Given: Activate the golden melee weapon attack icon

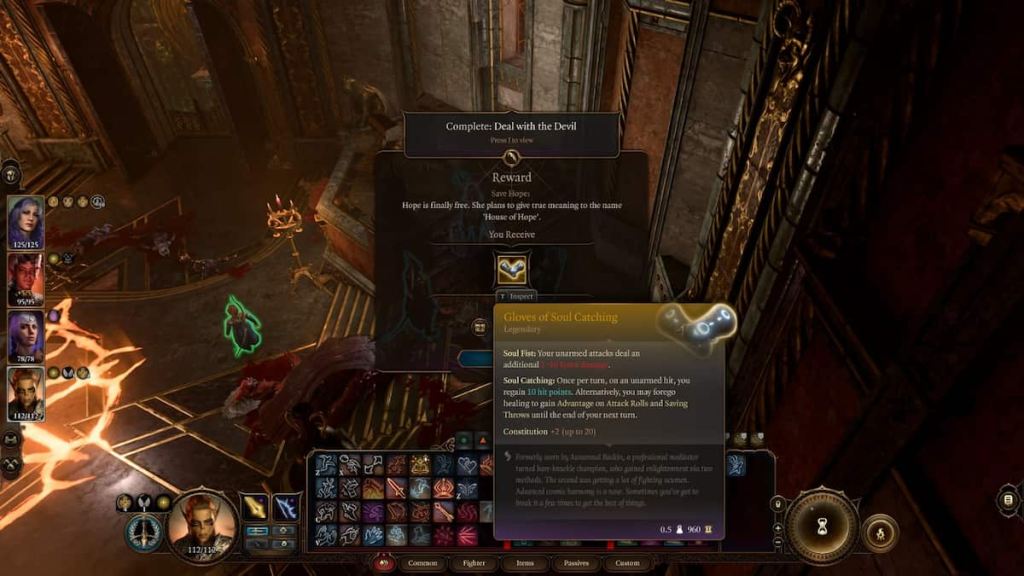Looking at the screenshot, I should (256, 507).
